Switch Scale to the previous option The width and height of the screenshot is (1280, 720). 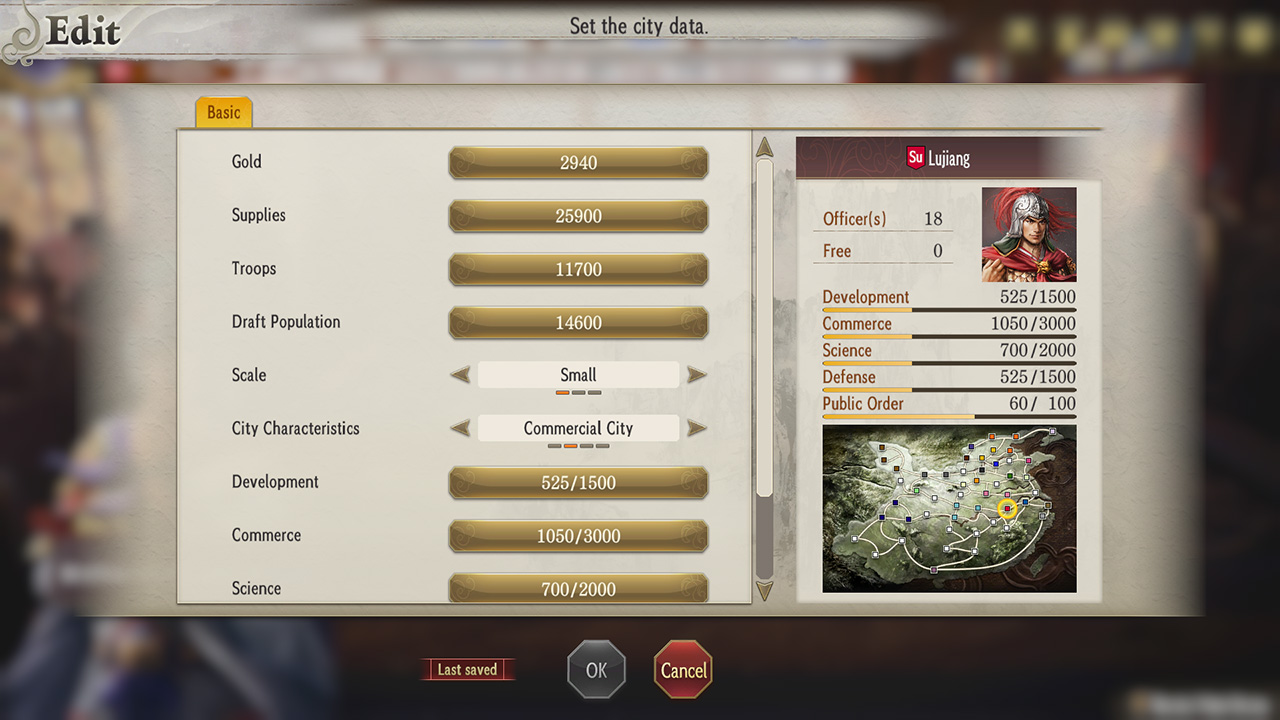tap(459, 374)
